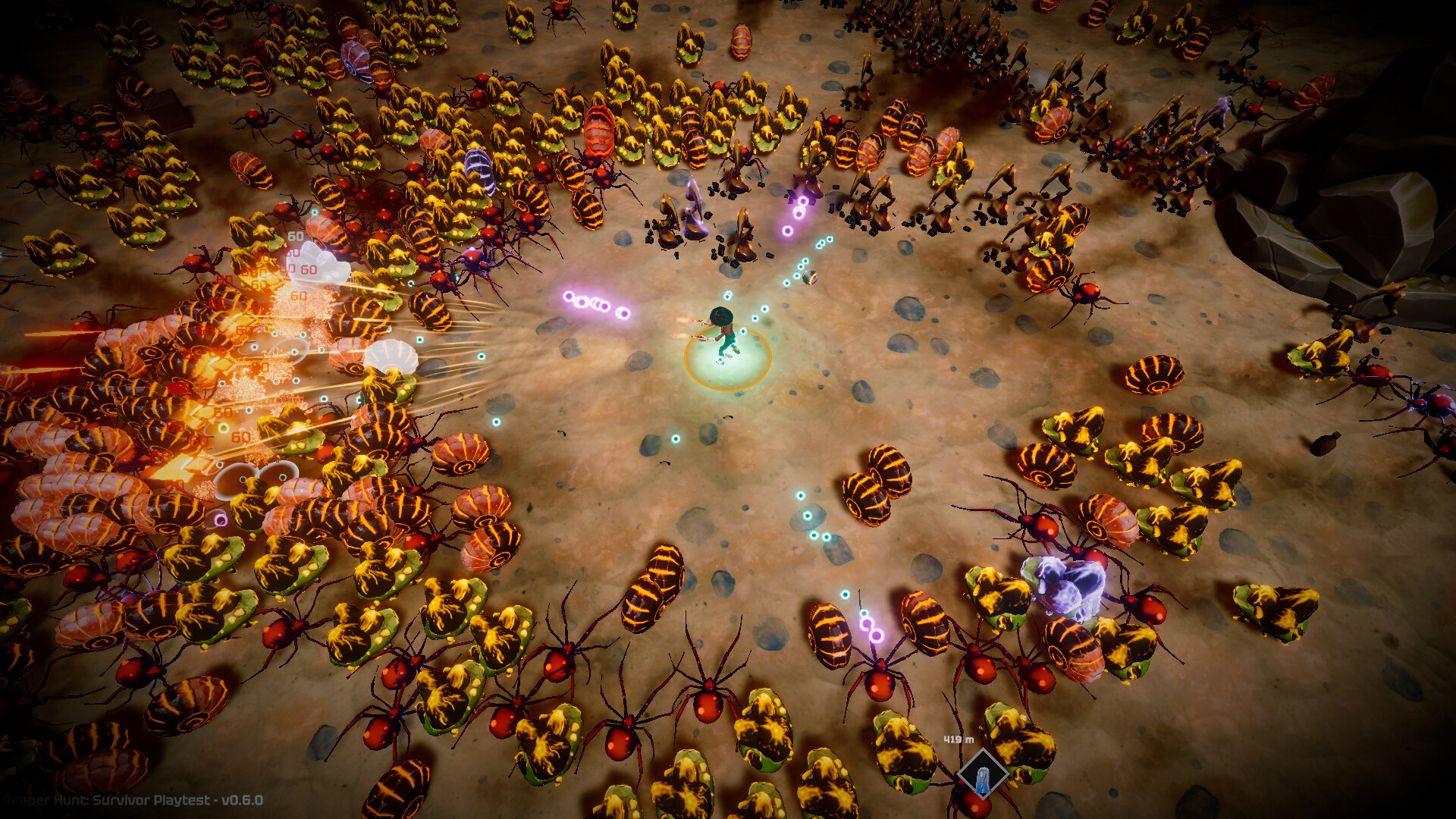This screenshot has height=819, width=1456.
Task: Select the diamond-shaped waypoint indicator
Action: [x=984, y=775]
